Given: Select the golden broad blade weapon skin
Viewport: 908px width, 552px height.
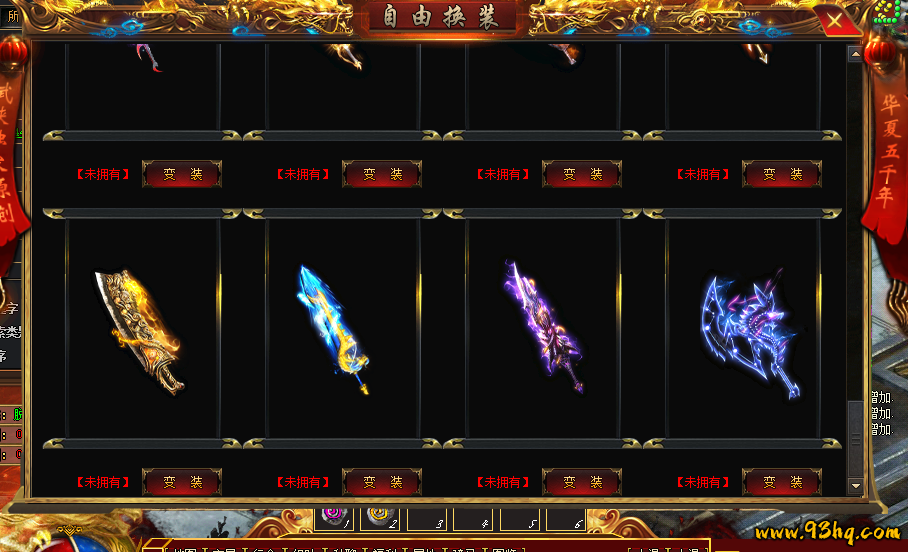Looking at the screenshot, I should pyautogui.click(x=140, y=330).
